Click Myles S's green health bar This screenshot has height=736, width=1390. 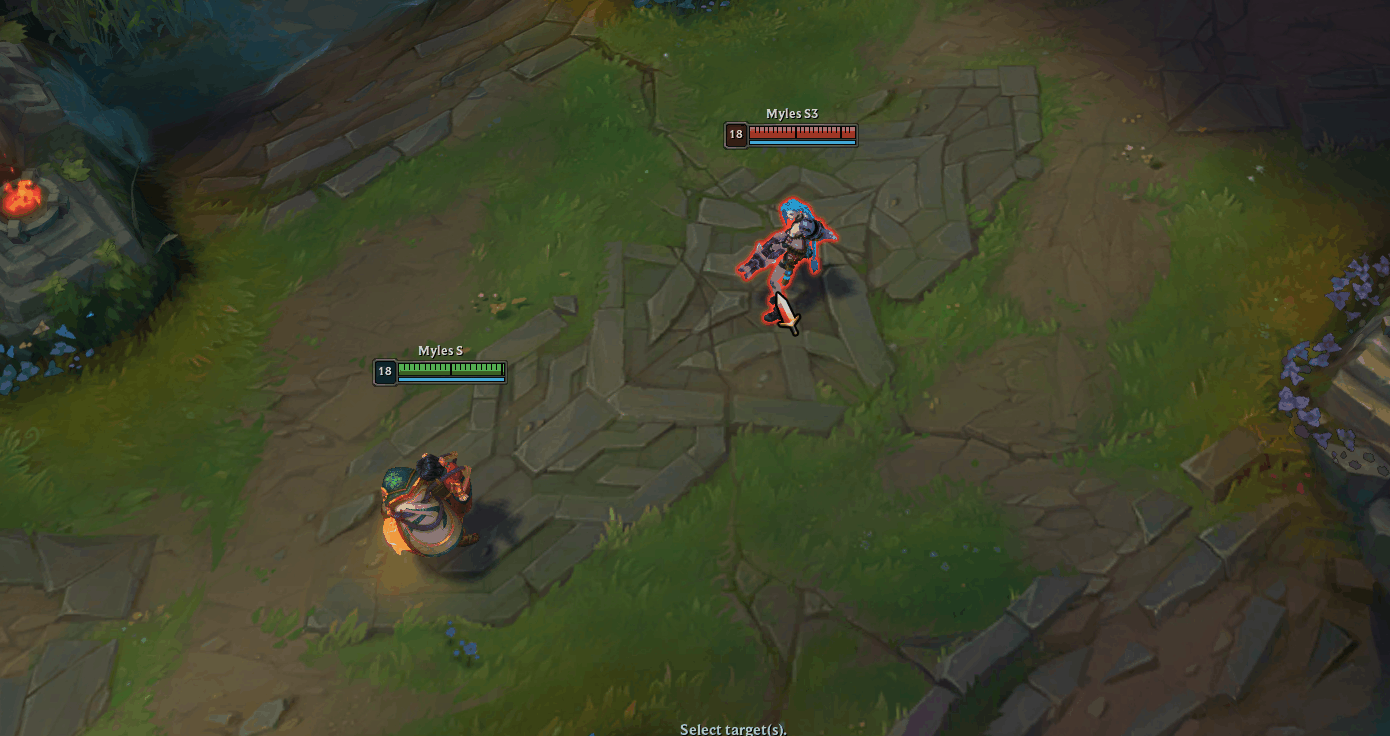tap(450, 370)
